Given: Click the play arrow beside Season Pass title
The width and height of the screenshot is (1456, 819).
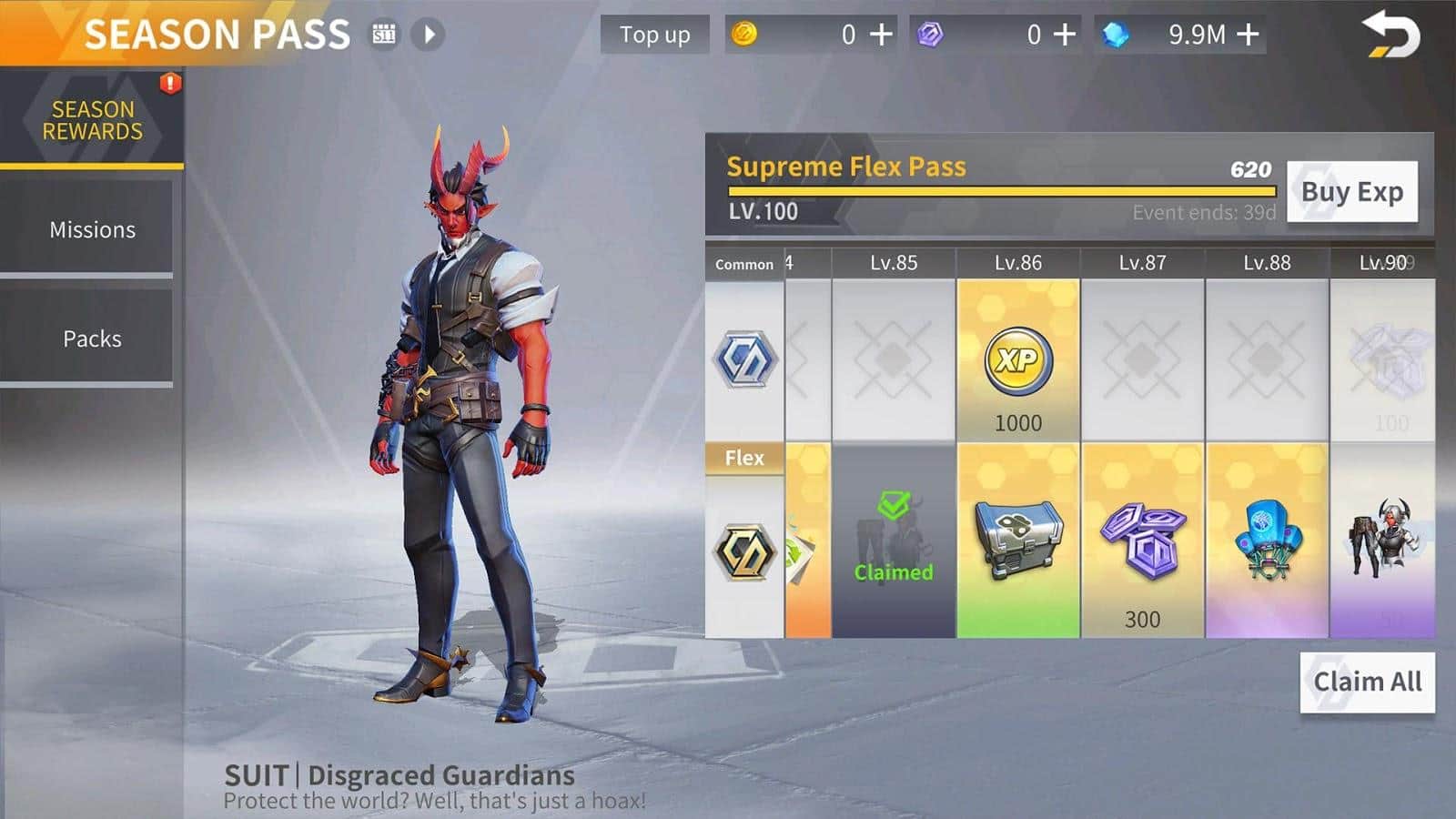Looking at the screenshot, I should coord(429,35).
